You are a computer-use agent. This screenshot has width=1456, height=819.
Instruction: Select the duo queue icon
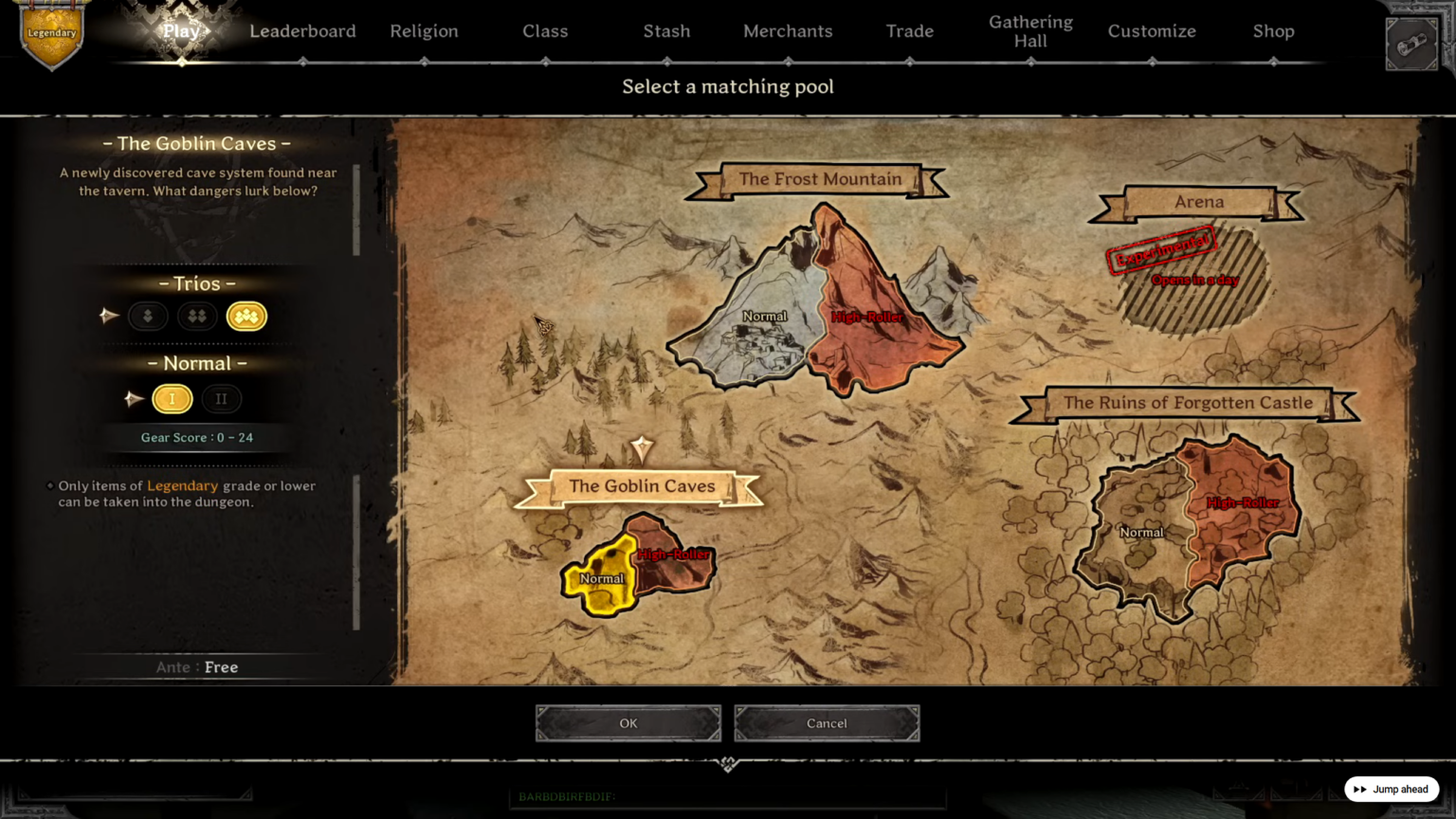197,316
